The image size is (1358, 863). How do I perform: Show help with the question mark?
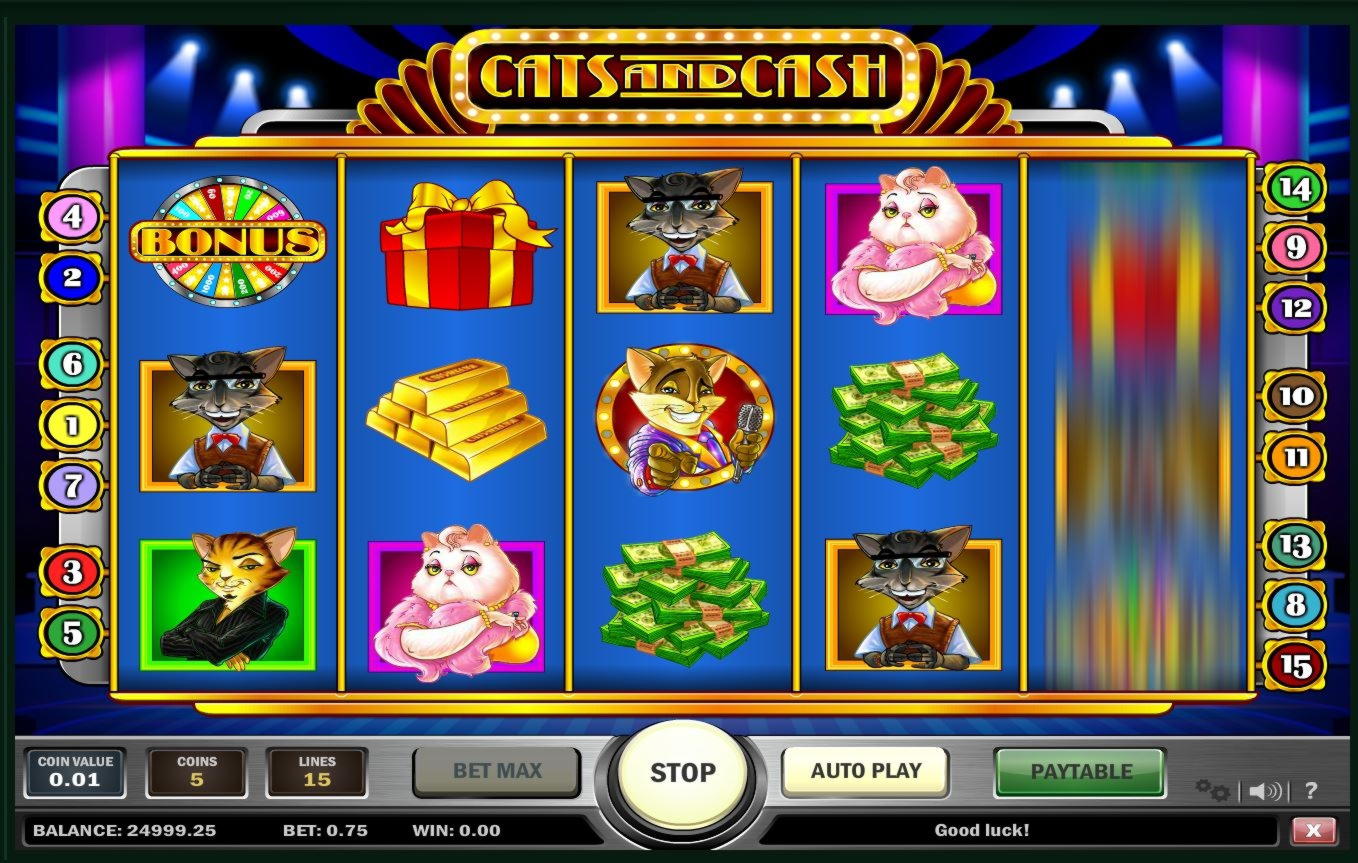(1311, 791)
